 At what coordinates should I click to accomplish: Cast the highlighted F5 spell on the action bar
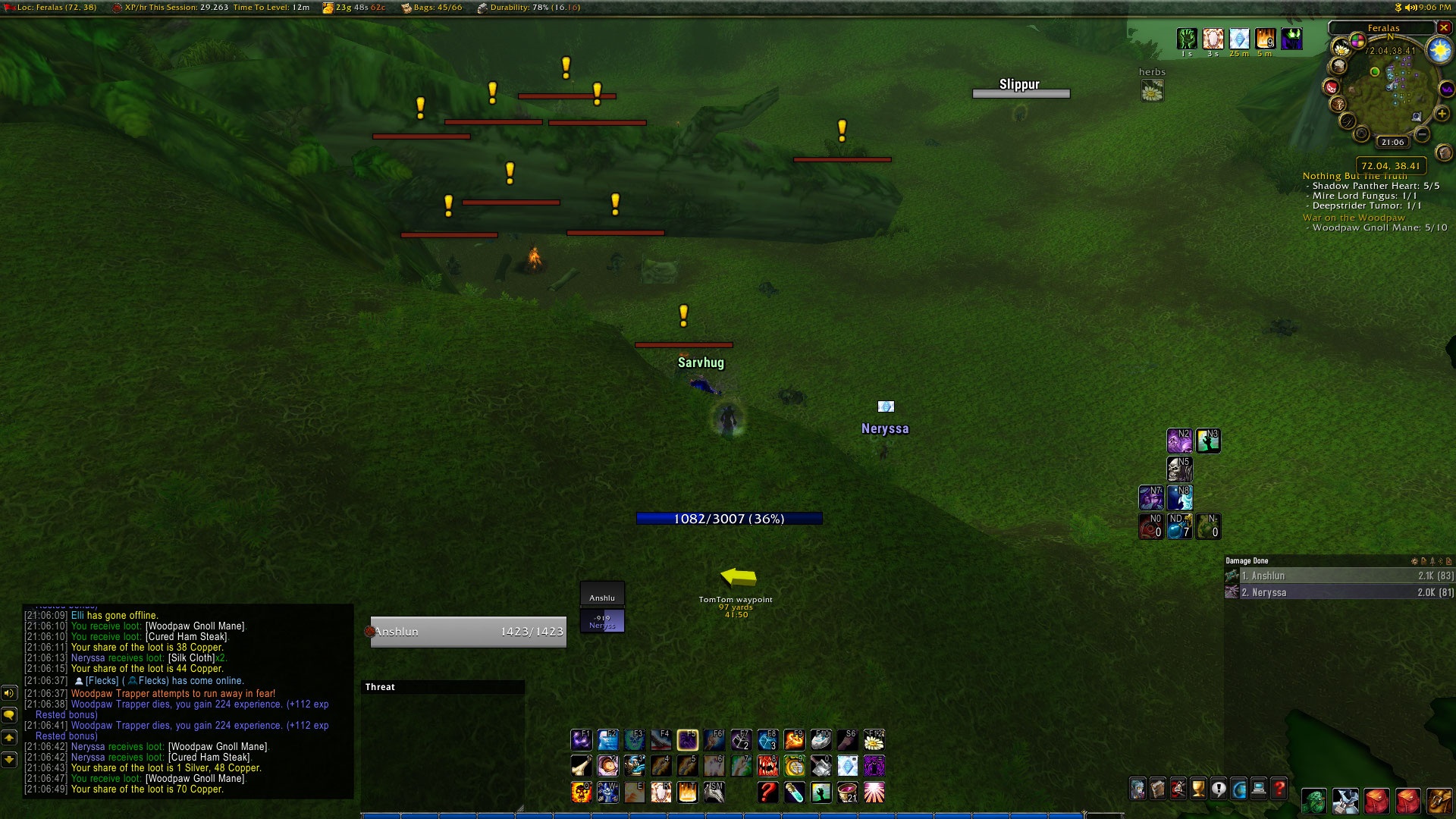coord(687,741)
